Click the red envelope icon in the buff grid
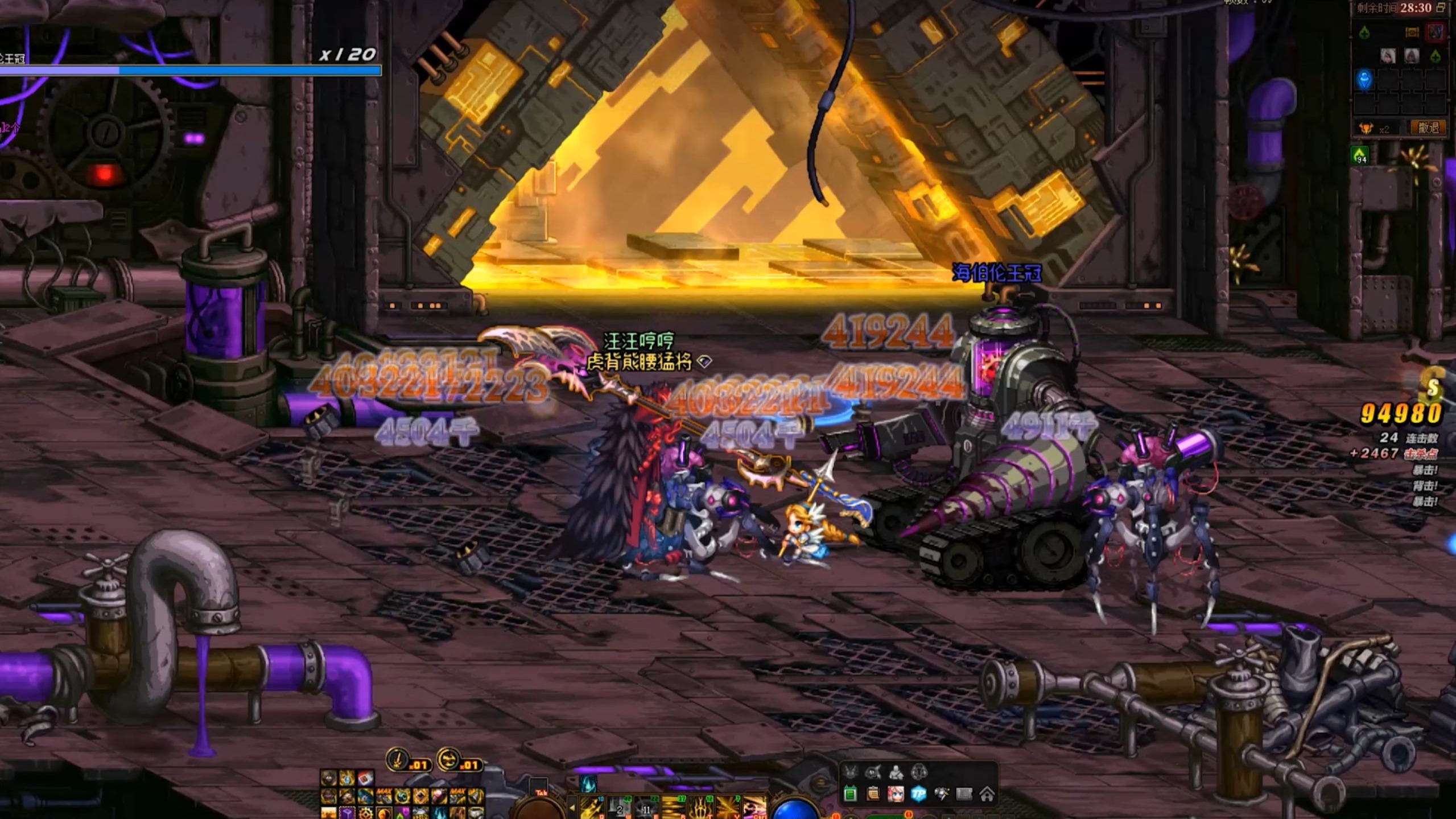This screenshot has height=819, width=1456. (x=365, y=778)
